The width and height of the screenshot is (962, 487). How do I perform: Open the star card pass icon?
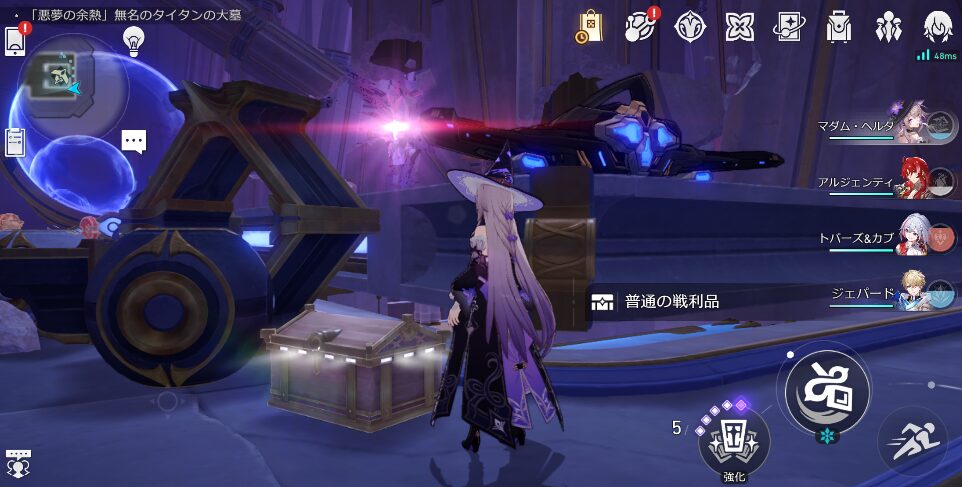click(x=789, y=26)
